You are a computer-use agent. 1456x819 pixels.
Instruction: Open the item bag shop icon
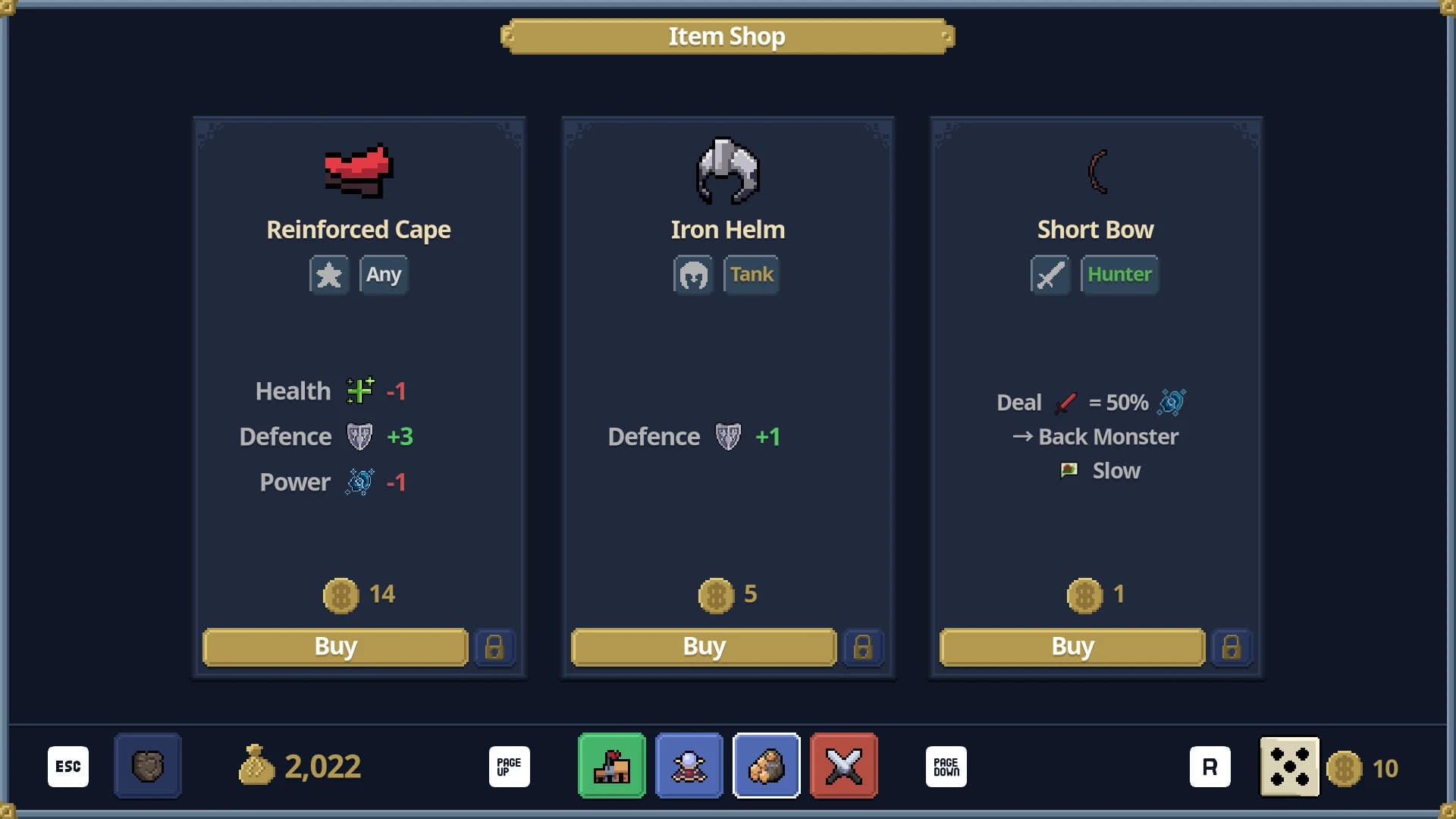click(767, 766)
